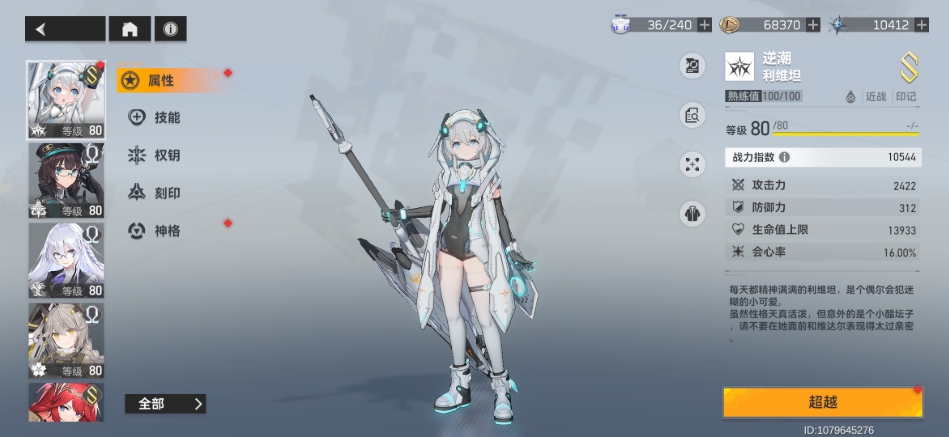This screenshot has height=437, width=949.
Task: Select the long silver-haired character portrait
Action: (x=66, y=260)
